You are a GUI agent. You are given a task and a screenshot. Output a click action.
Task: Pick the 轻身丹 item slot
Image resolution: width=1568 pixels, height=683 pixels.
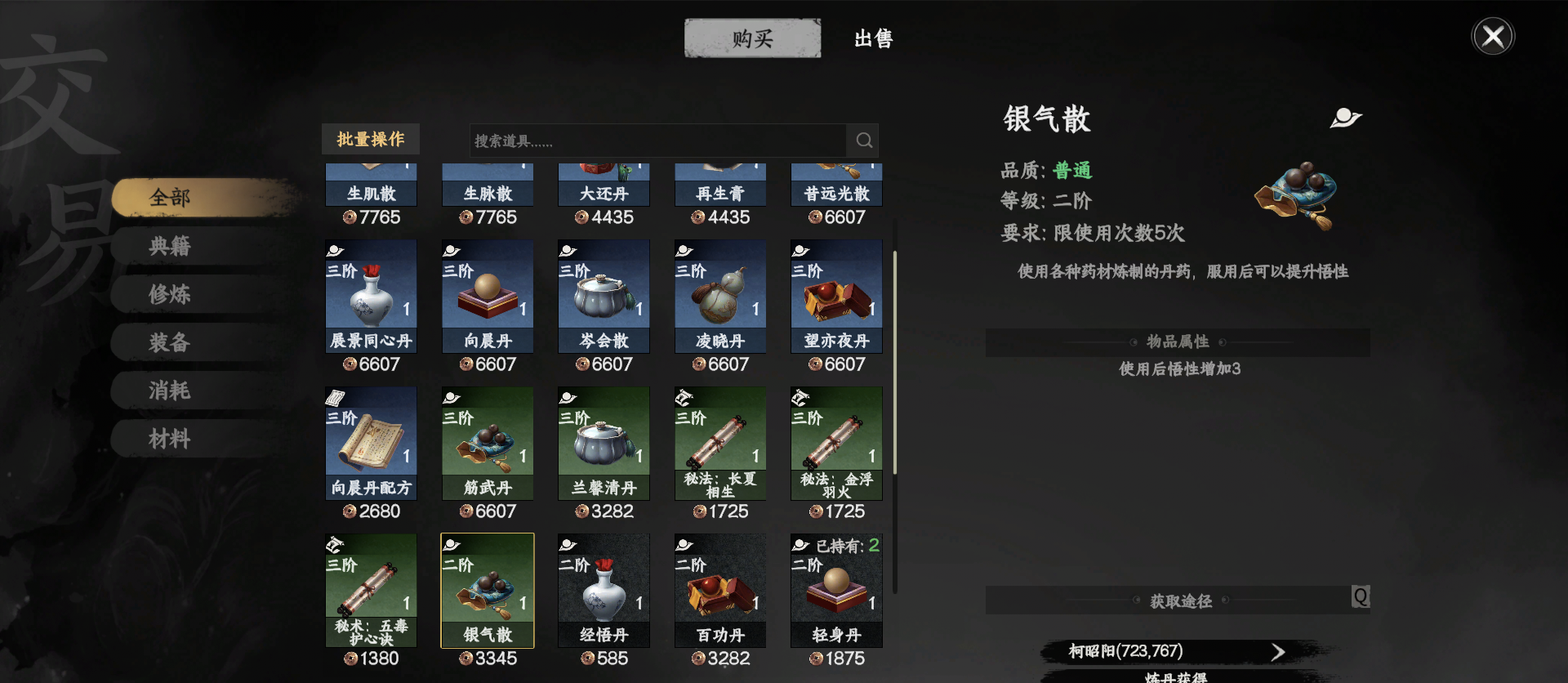pyautogui.click(x=836, y=590)
